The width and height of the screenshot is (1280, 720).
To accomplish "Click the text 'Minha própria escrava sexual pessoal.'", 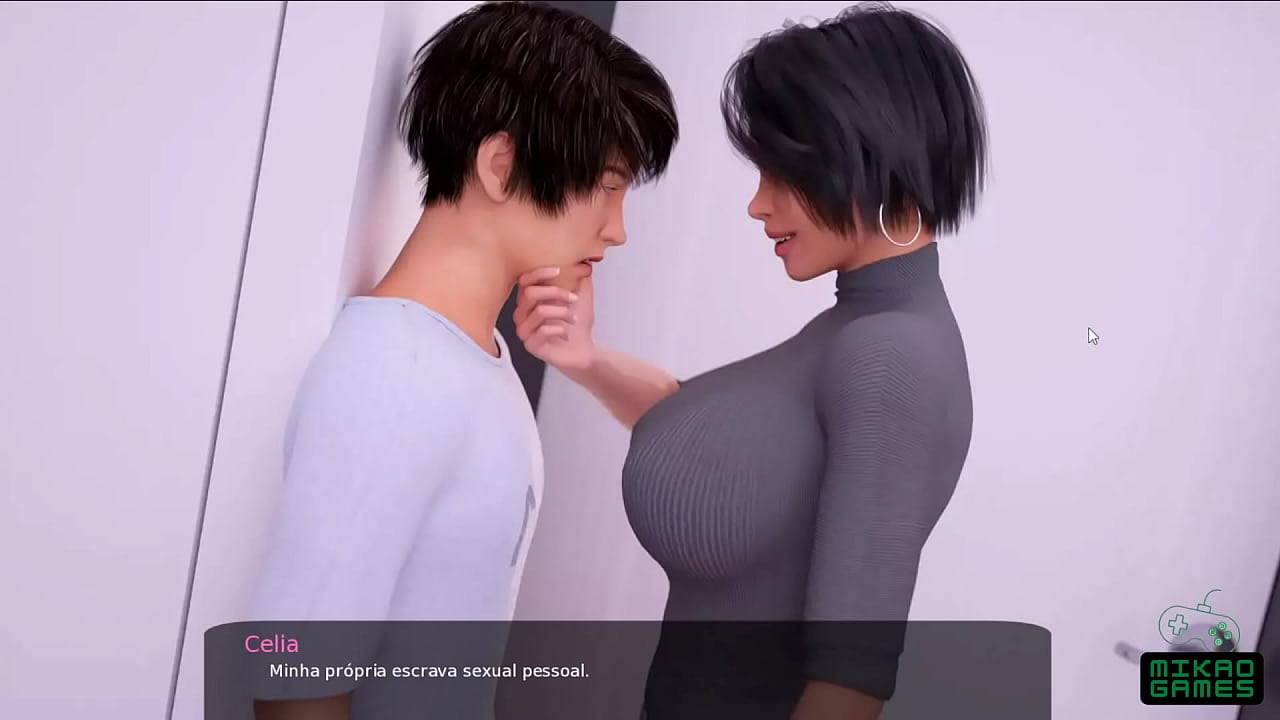I will click(428, 671).
